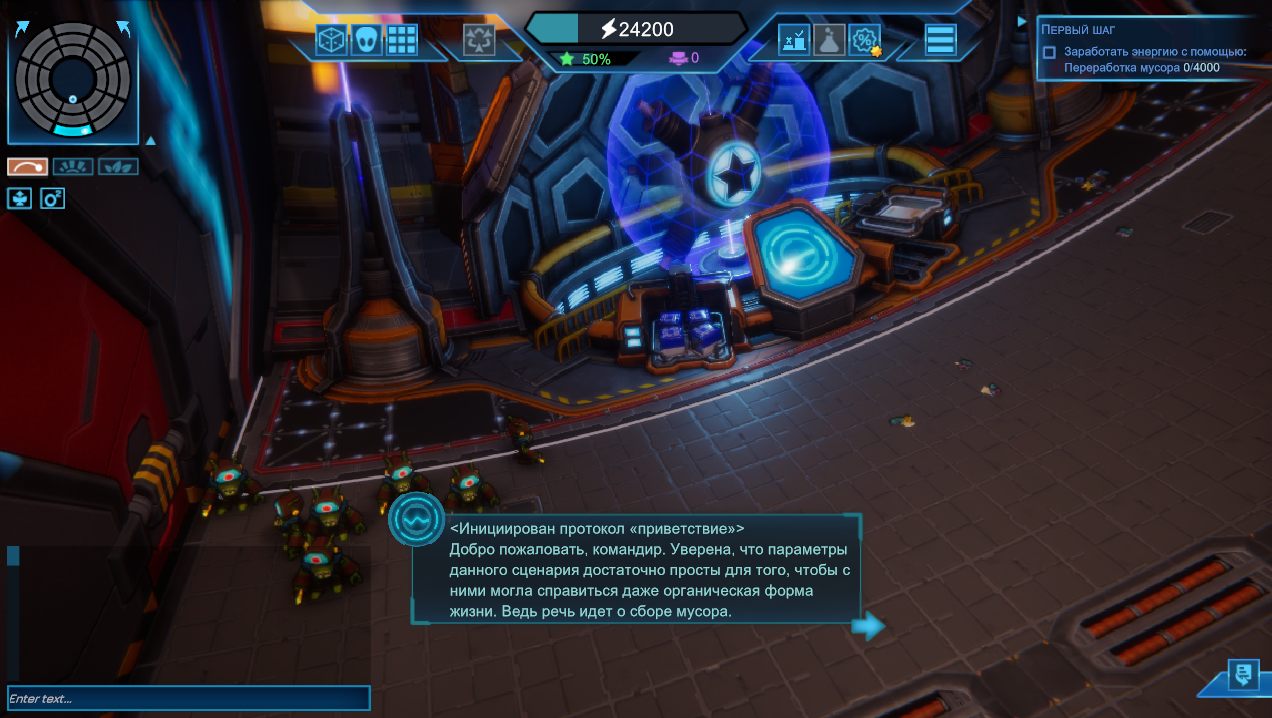
Task: Click the 'Enter text...' chat input field
Action: click(x=188, y=698)
